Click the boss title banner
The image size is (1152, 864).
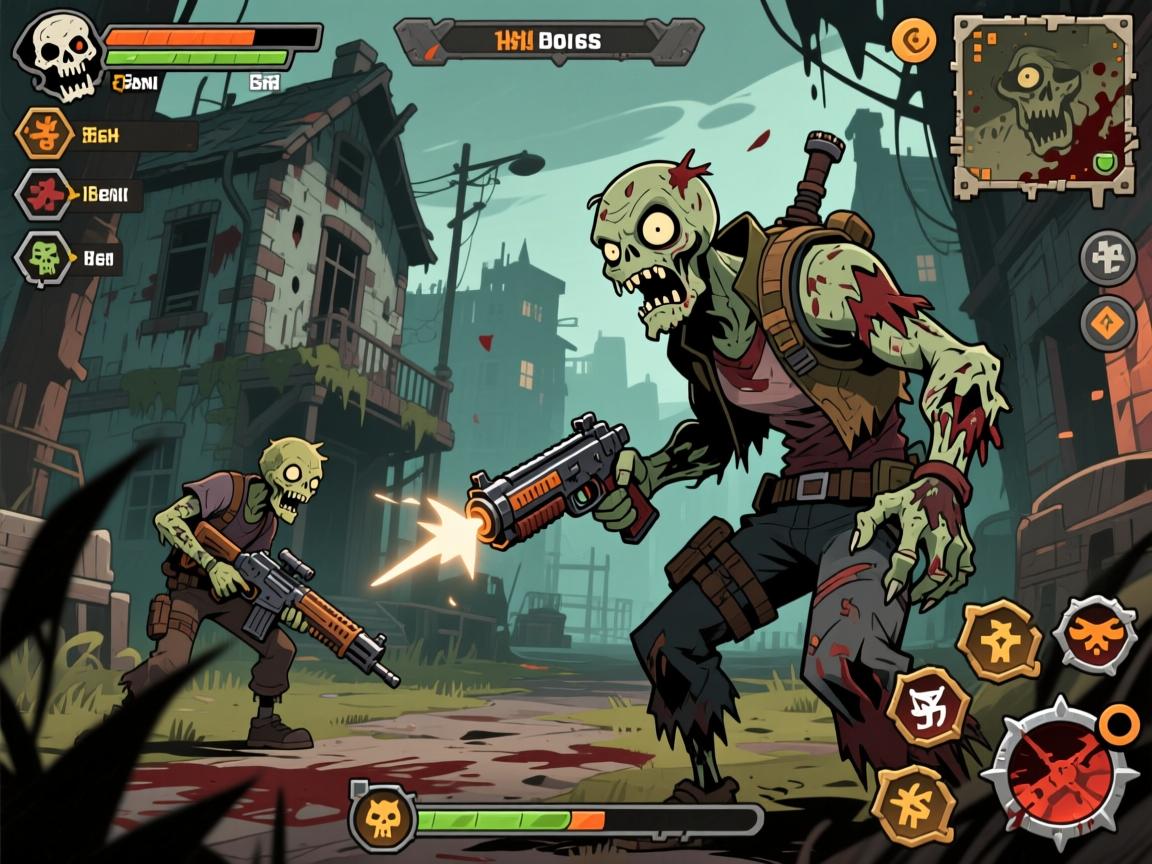(548, 41)
